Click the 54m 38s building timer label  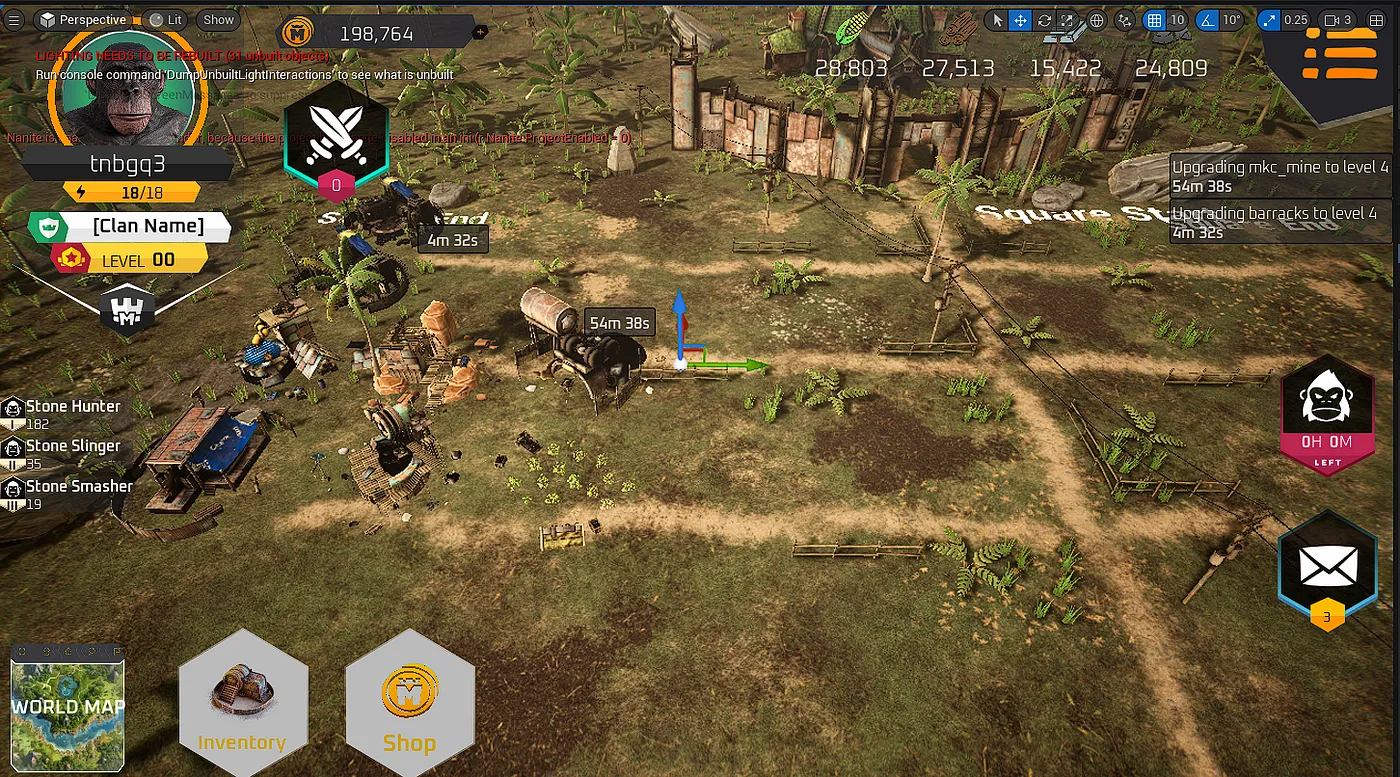620,323
